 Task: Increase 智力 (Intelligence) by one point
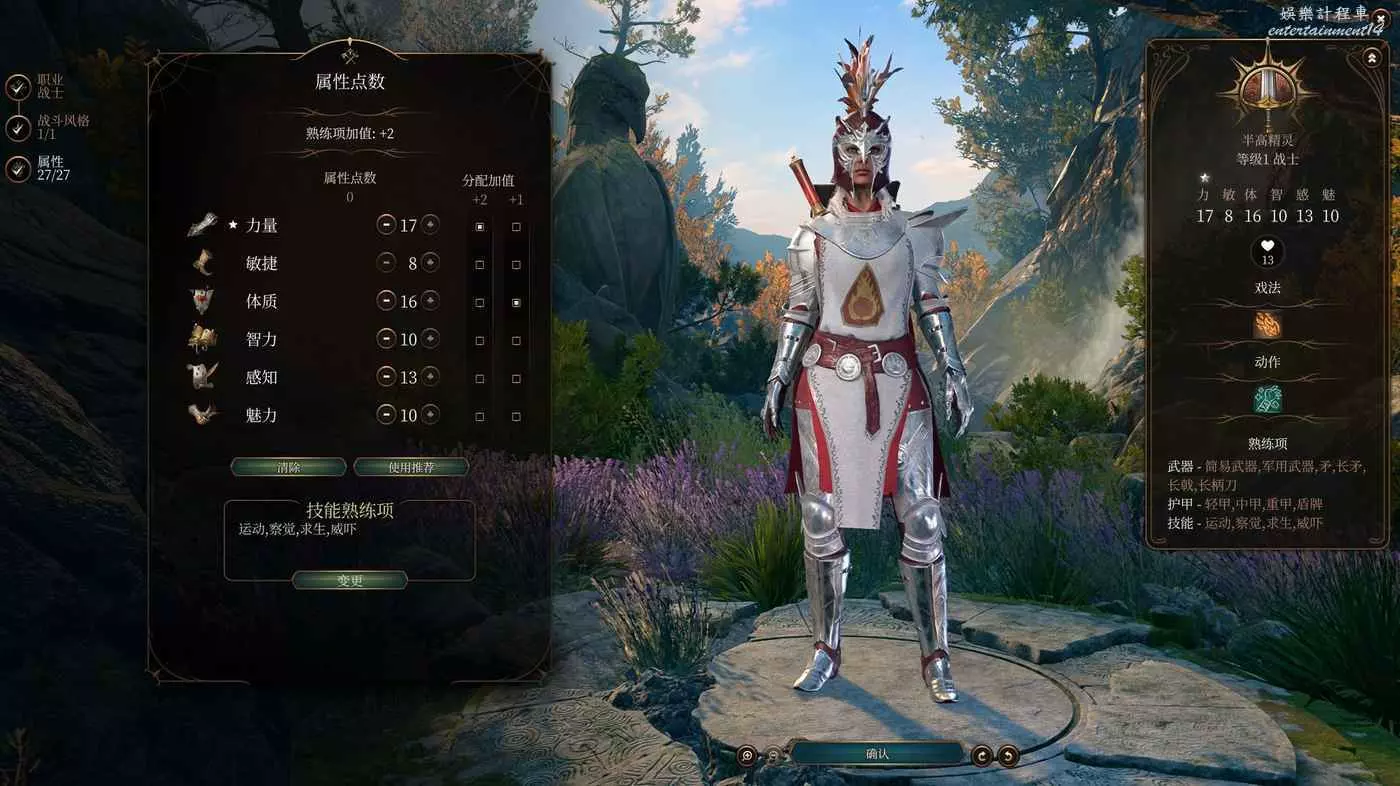coord(430,339)
